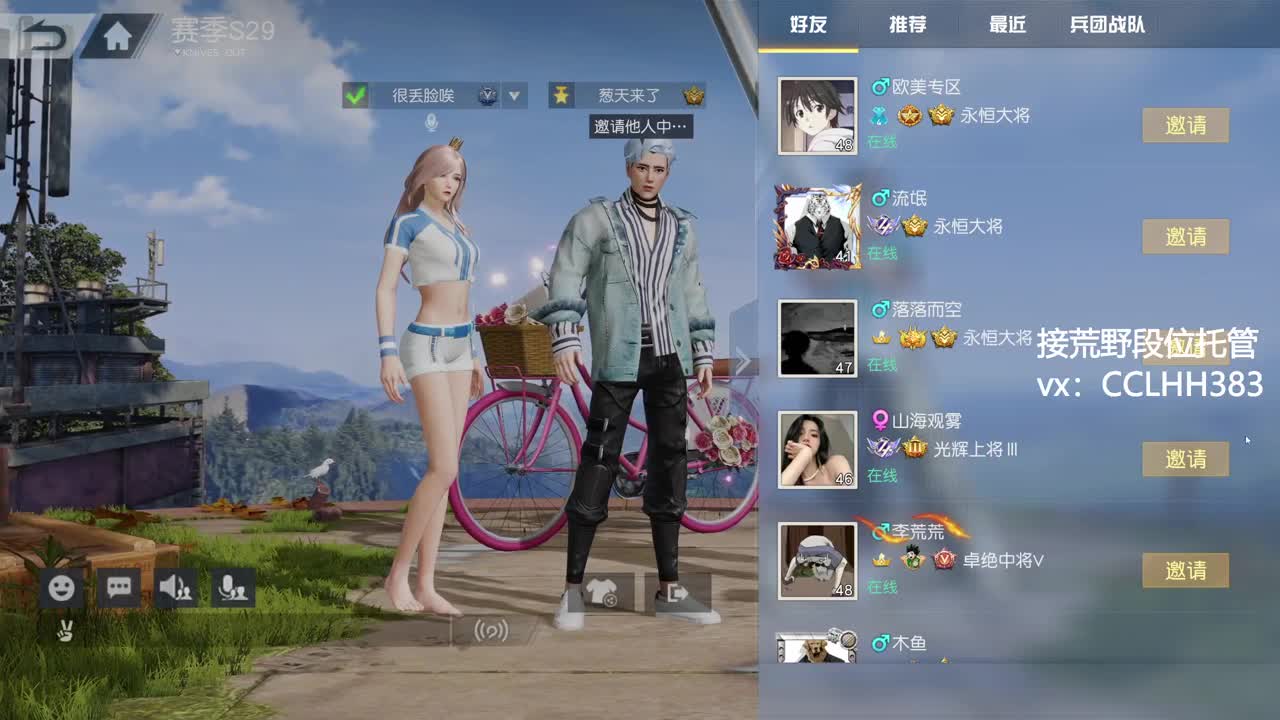This screenshot has height=720, width=1280.
Task: Invite friend 欧美专区 to the team
Action: 1184,124
